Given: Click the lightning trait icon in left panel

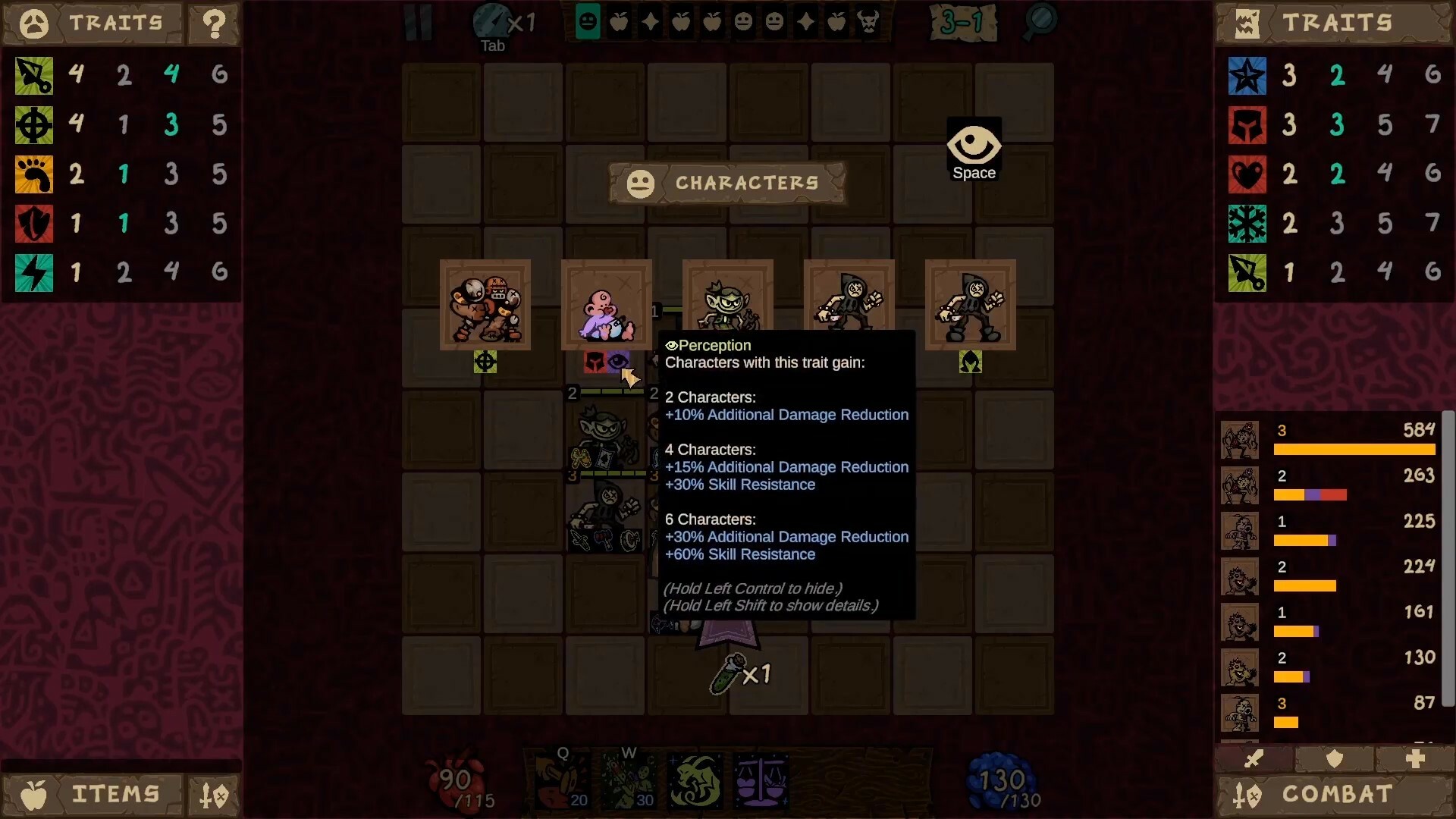Looking at the screenshot, I should [x=33, y=273].
